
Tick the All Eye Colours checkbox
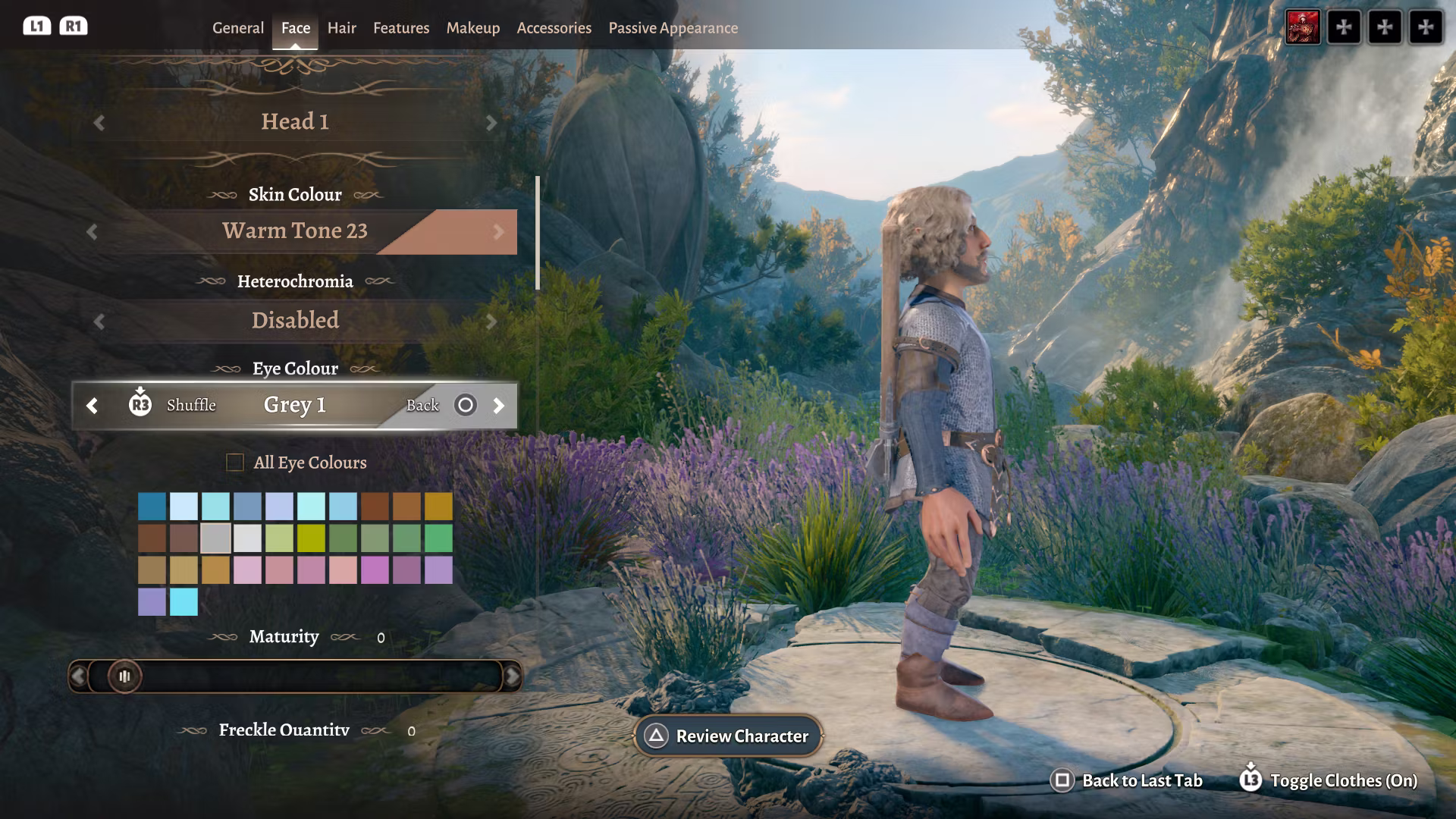tap(235, 463)
